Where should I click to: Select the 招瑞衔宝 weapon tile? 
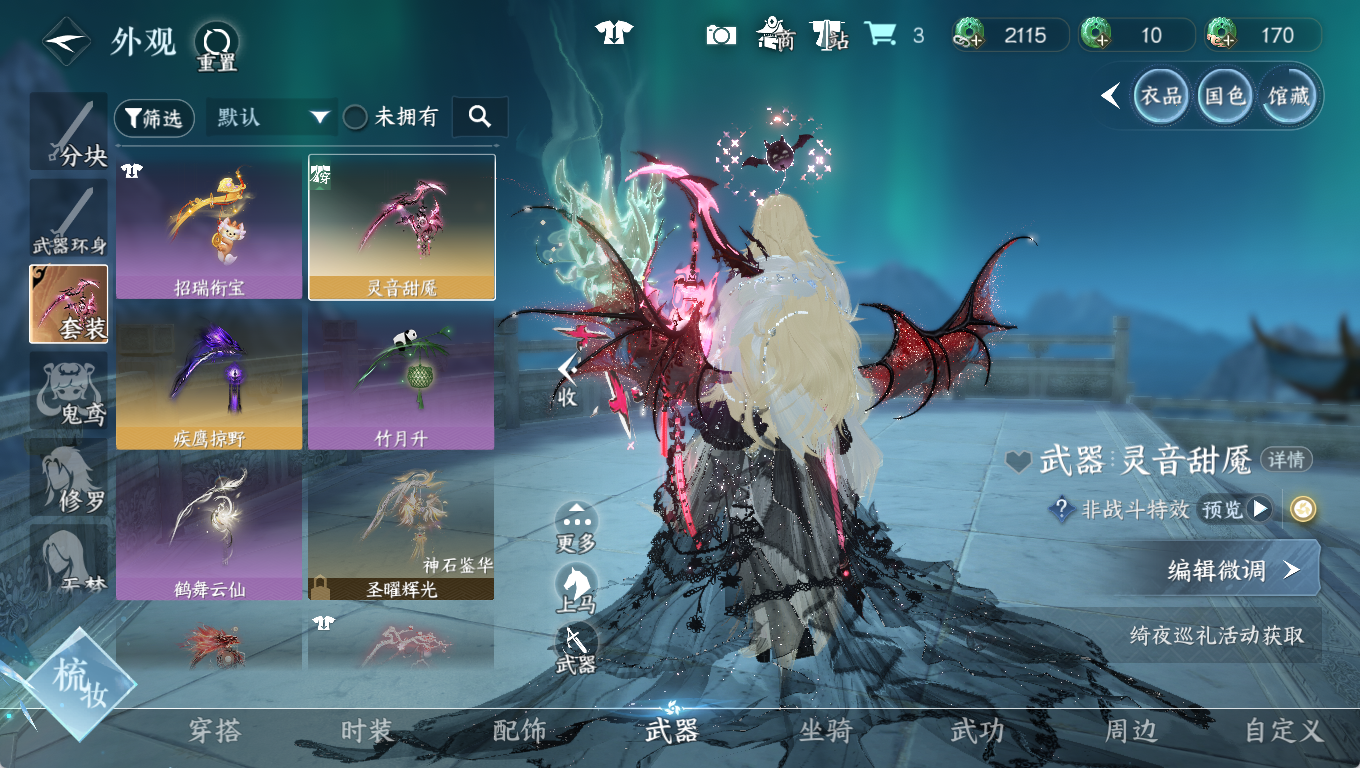[x=209, y=227]
